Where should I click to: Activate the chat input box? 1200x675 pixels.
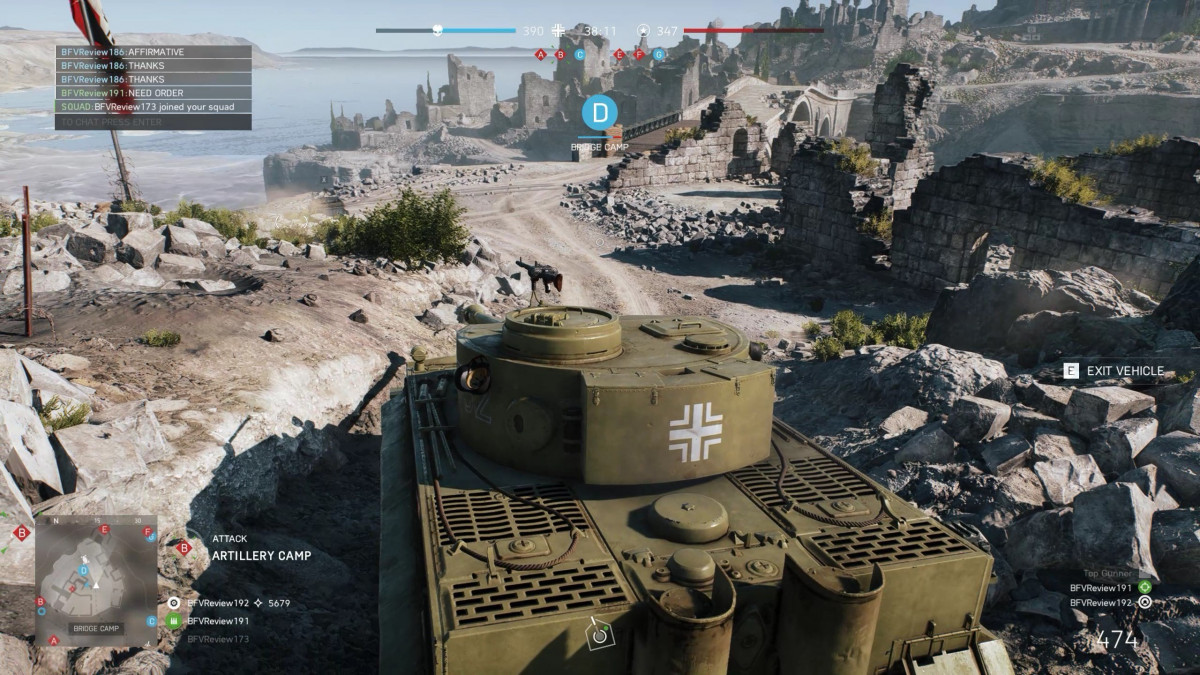(x=153, y=122)
